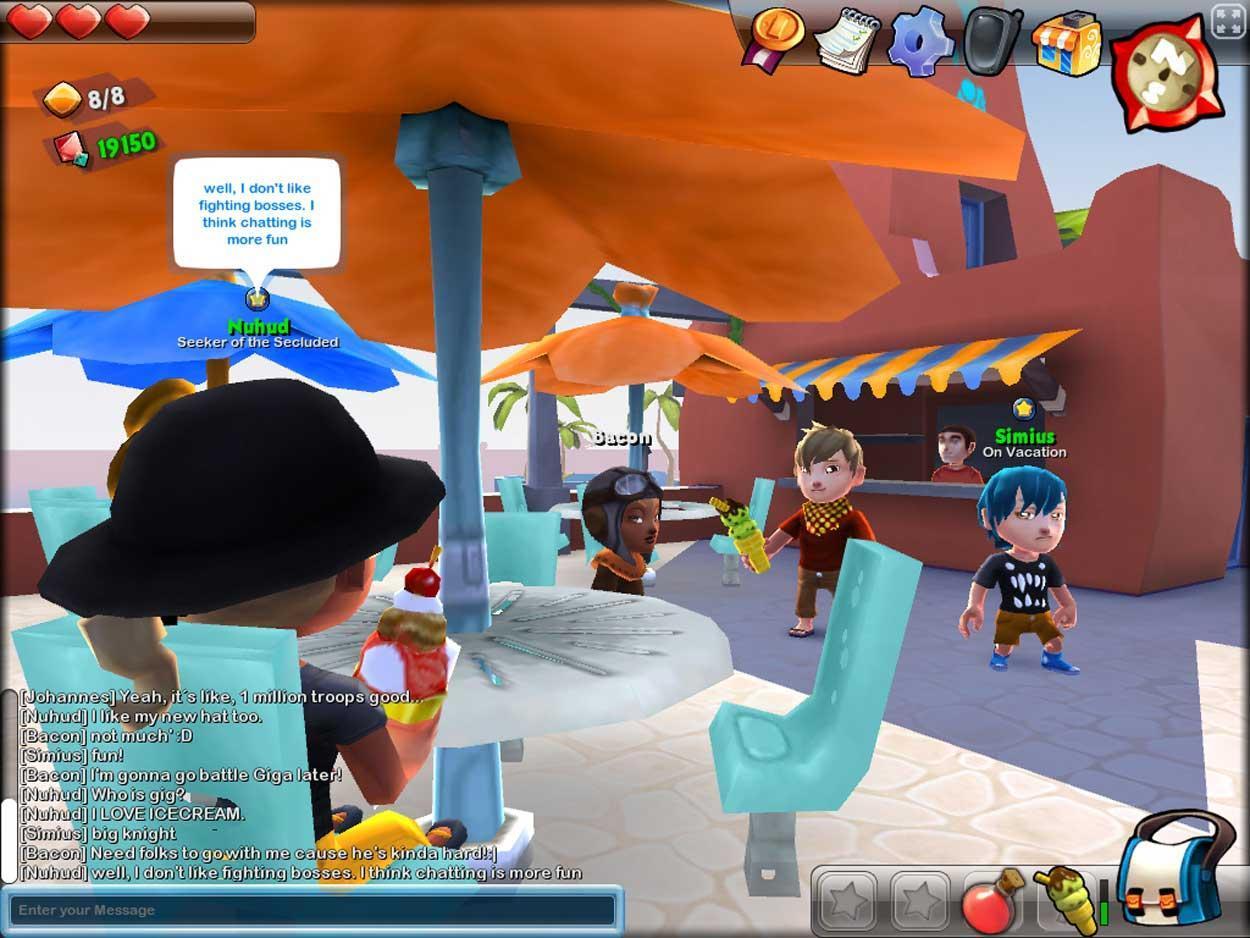The width and height of the screenshot is (1250, 938).
Task: Open the black phone icon
Action: point(992,40)
